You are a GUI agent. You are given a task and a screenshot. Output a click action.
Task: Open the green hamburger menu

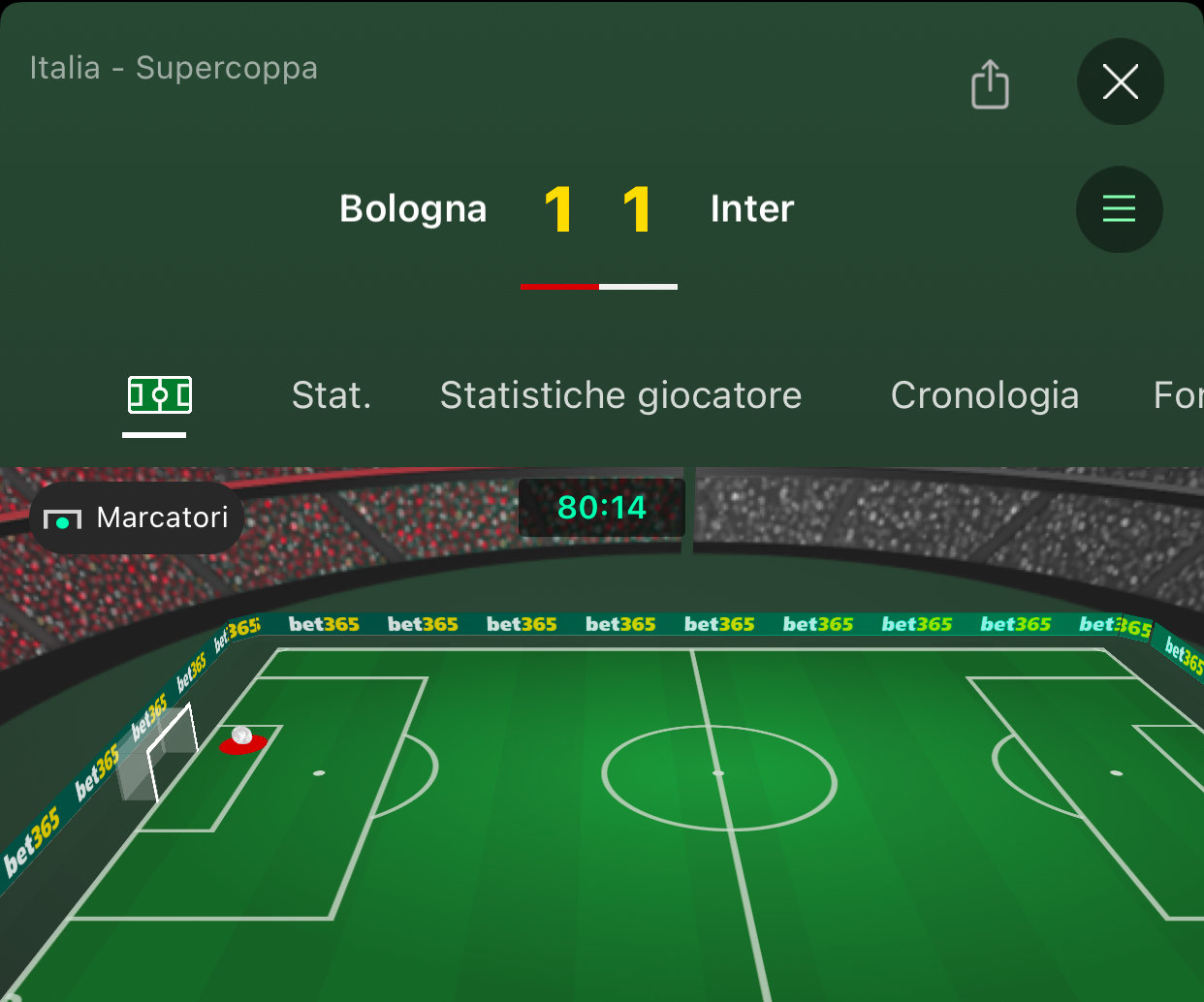coord(1119,209)
